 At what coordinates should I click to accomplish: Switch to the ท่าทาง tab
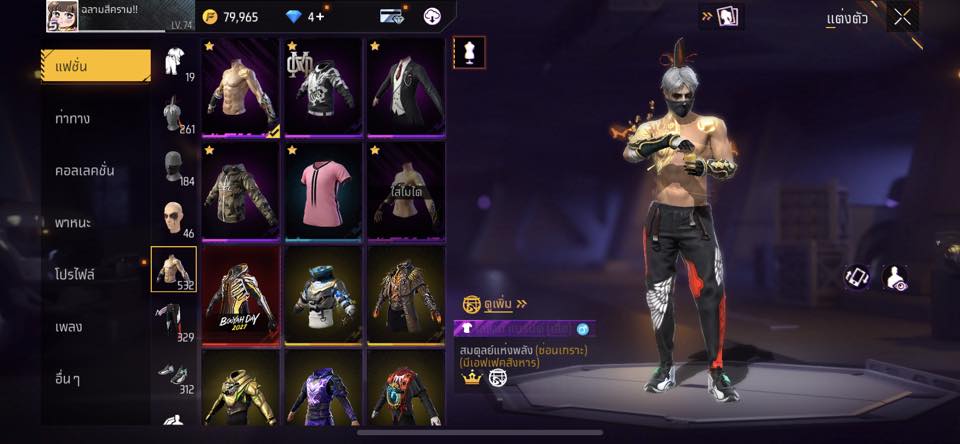[x=73, y=118]
